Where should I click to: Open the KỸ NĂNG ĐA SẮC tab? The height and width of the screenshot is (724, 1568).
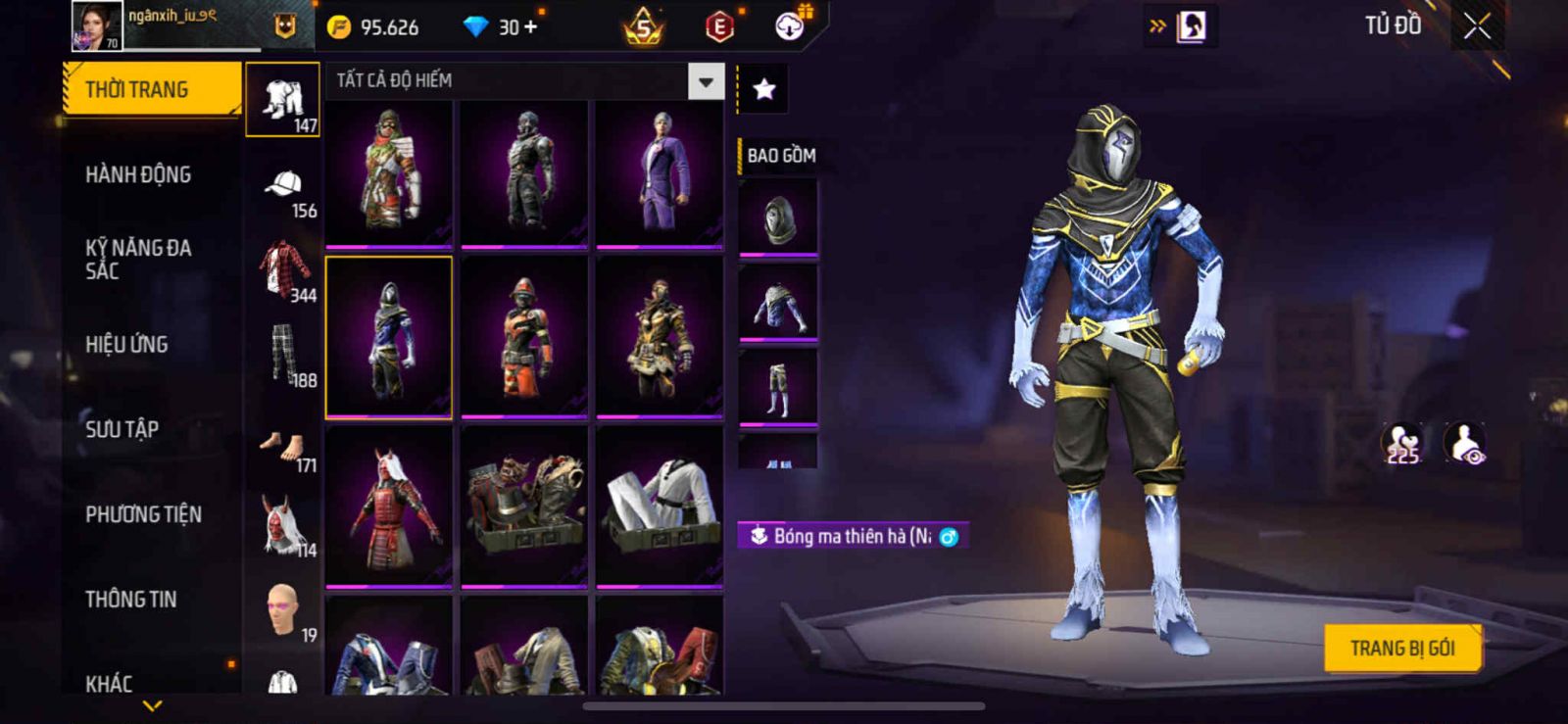coord(138,260)
